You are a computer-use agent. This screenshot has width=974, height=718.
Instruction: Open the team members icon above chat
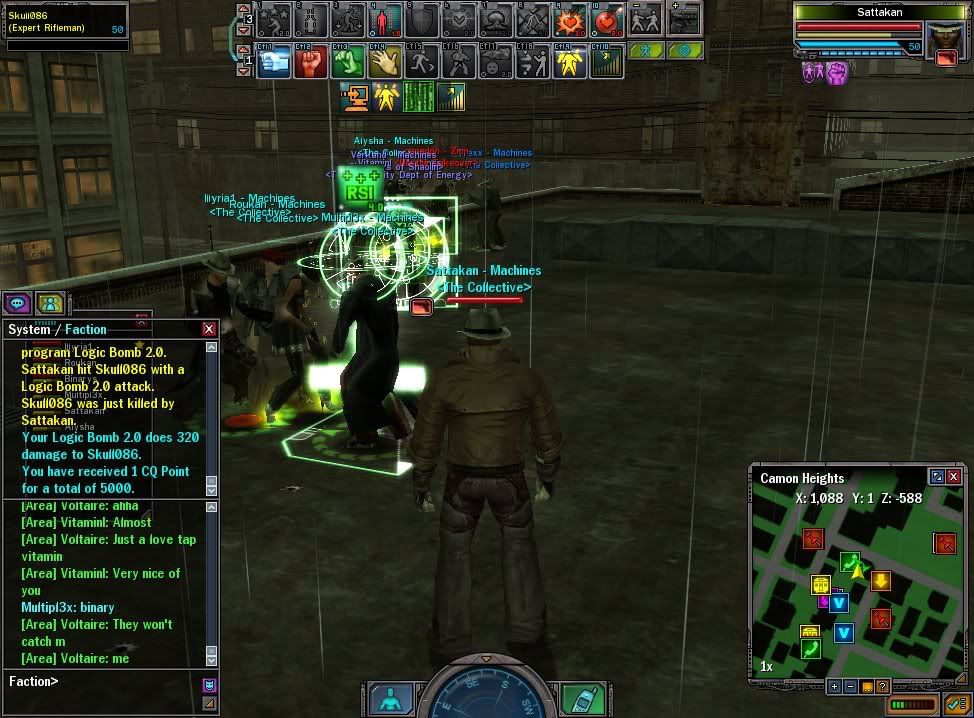pyautogui.click(x=49, y=302)
